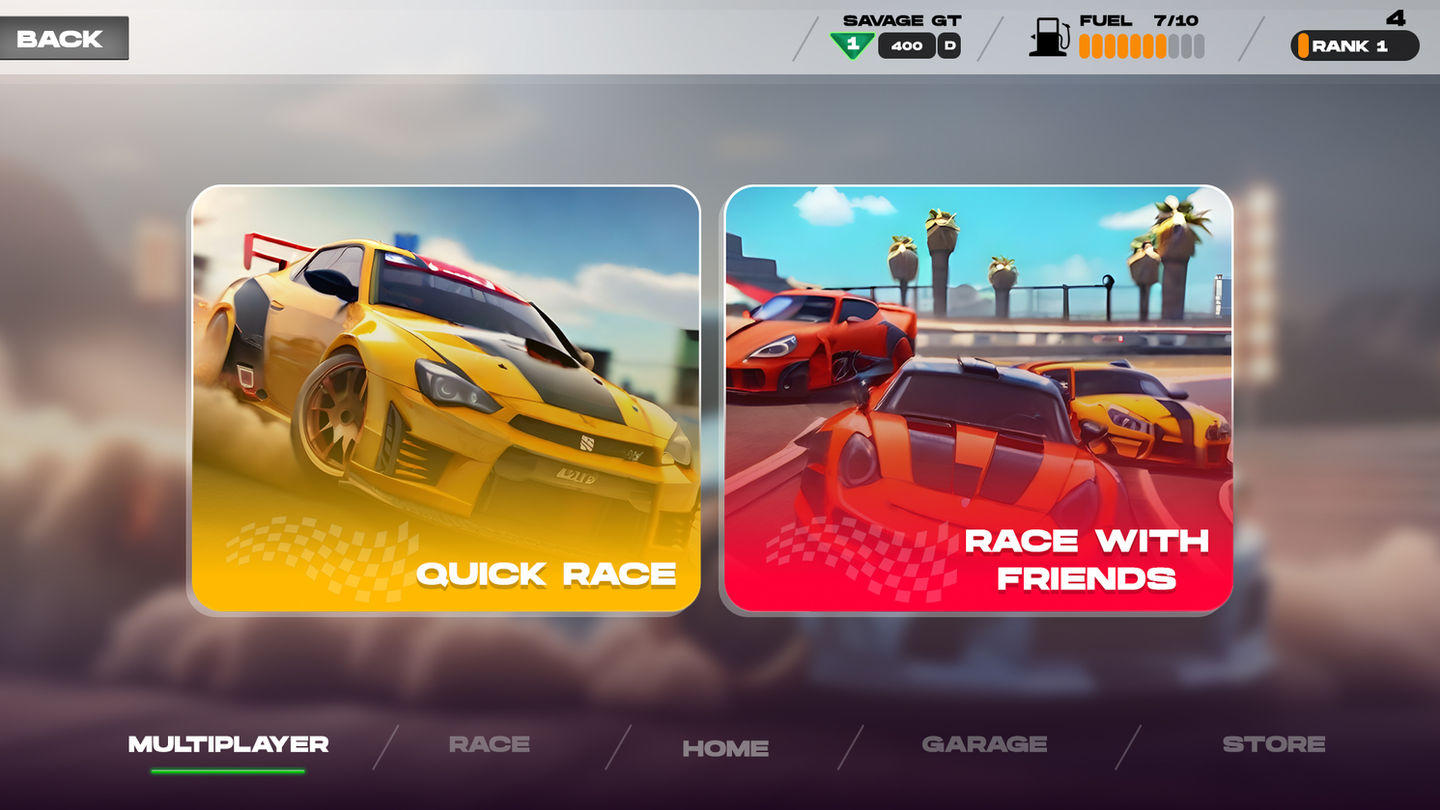
Task: Open the Race tab
Action: pyautogui.click(x=489, y=745)
